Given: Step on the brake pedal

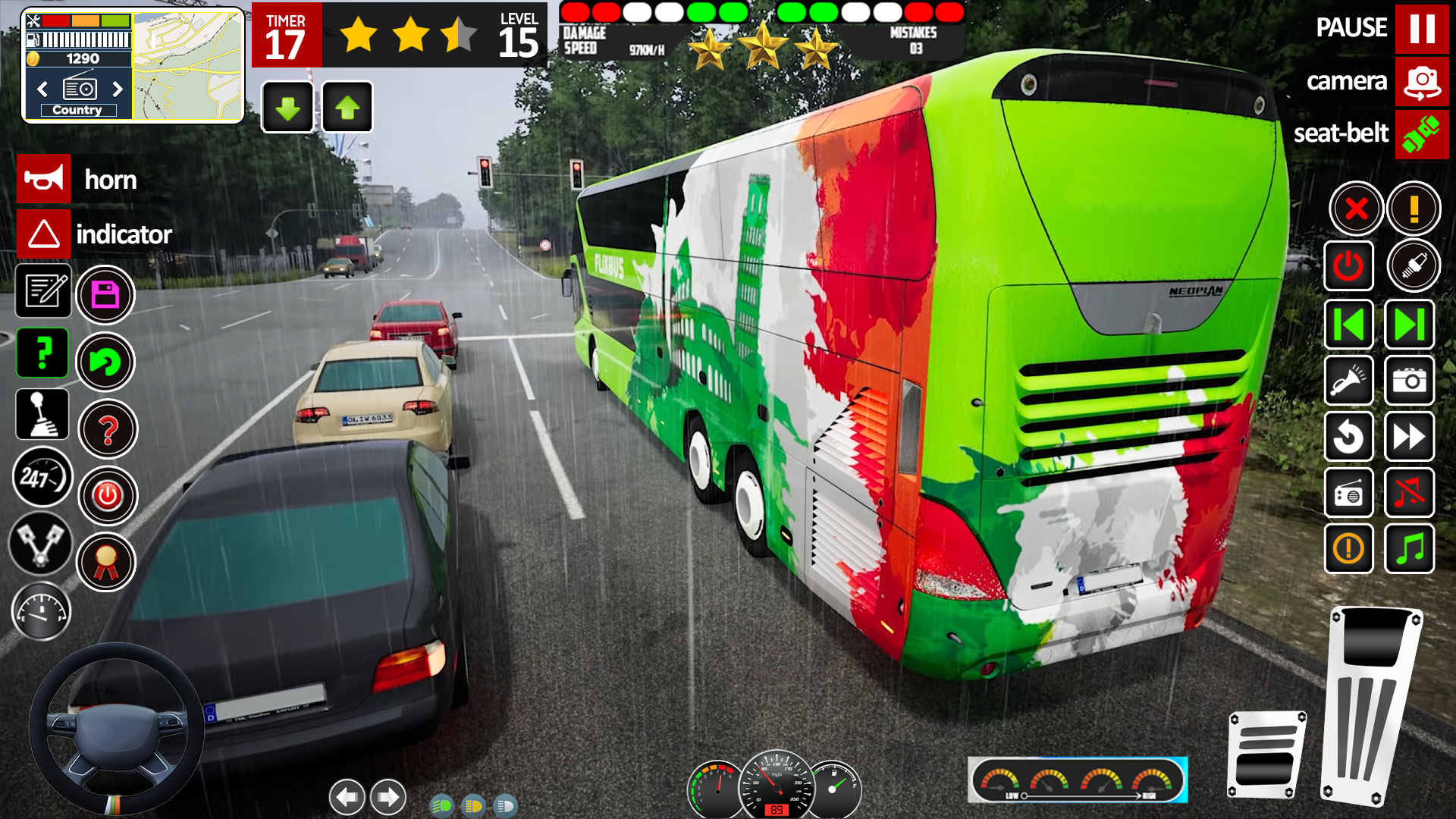Looking at the screenshot, I should pos(1266,755).
